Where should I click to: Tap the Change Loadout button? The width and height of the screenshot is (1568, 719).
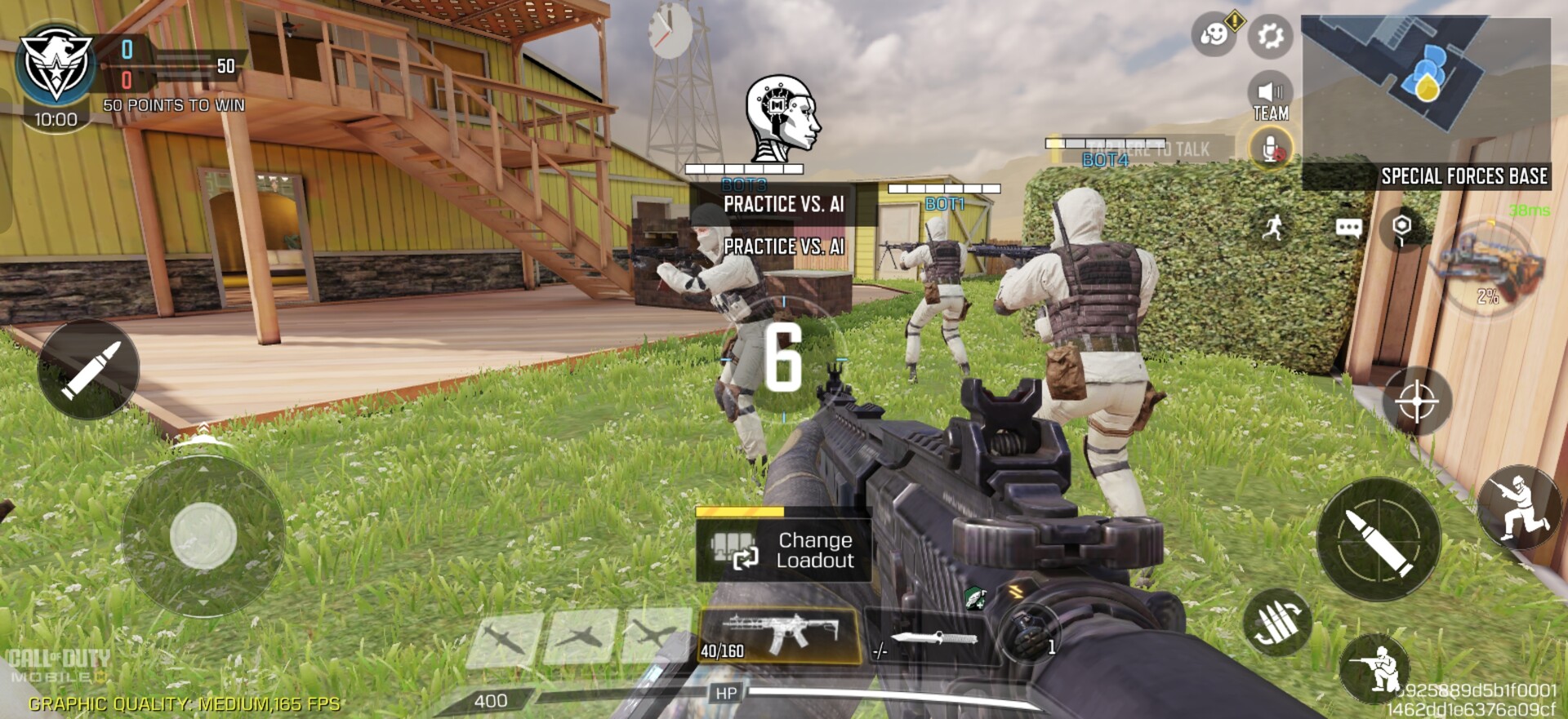[782, 551]
